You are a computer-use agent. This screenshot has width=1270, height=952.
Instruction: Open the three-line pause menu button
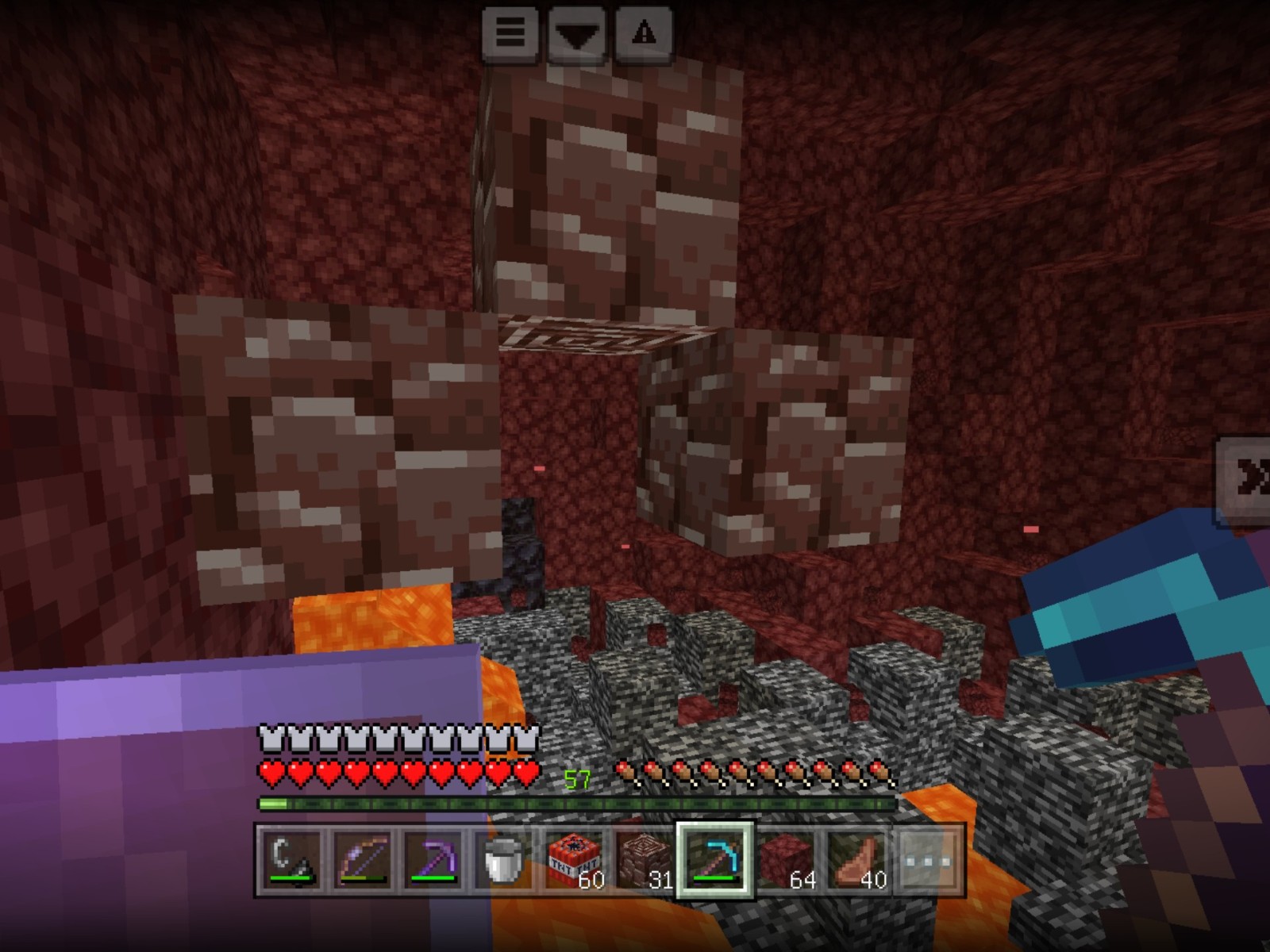click(x=510, y=33)
